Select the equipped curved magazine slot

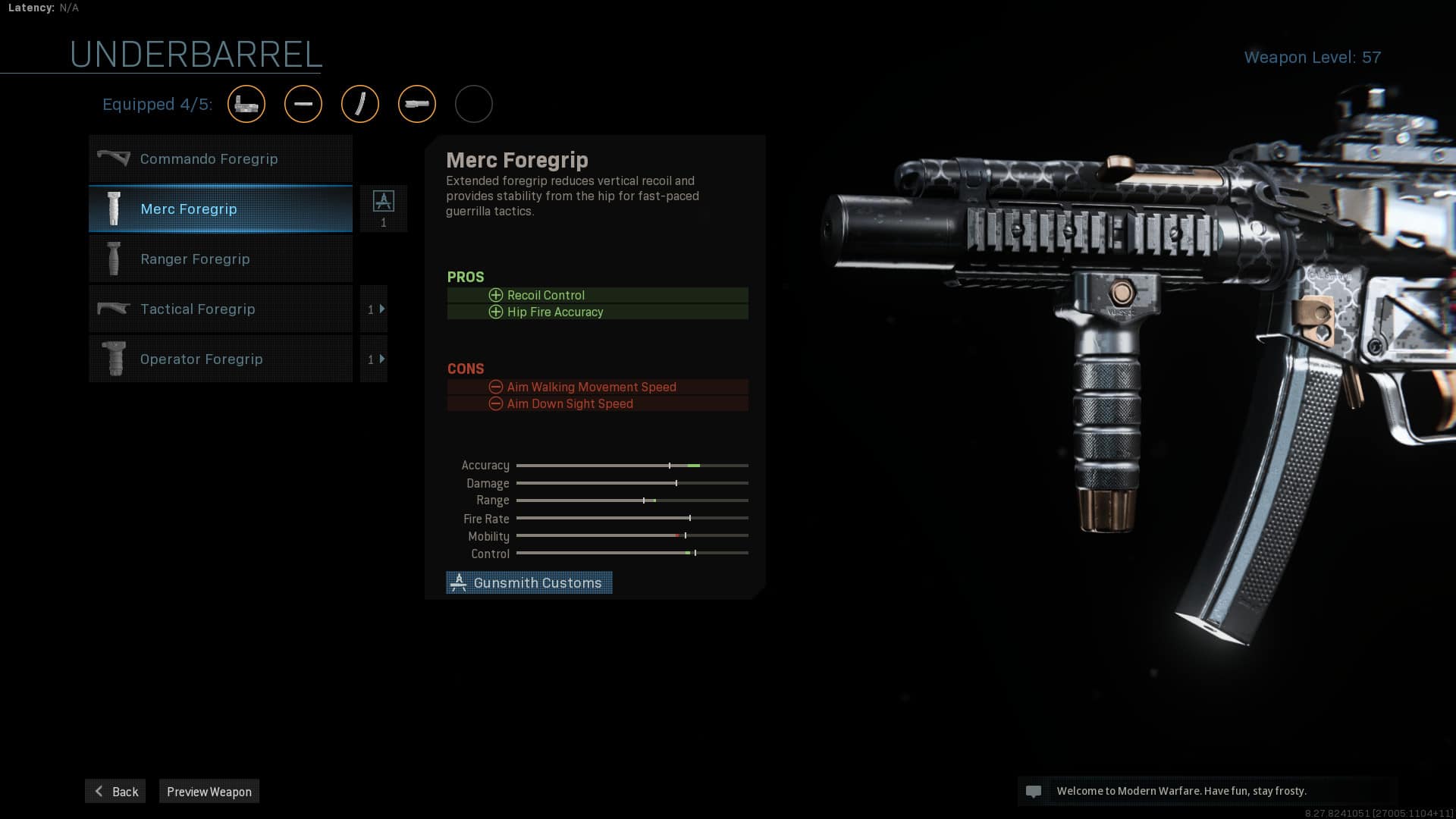(360, 104)
